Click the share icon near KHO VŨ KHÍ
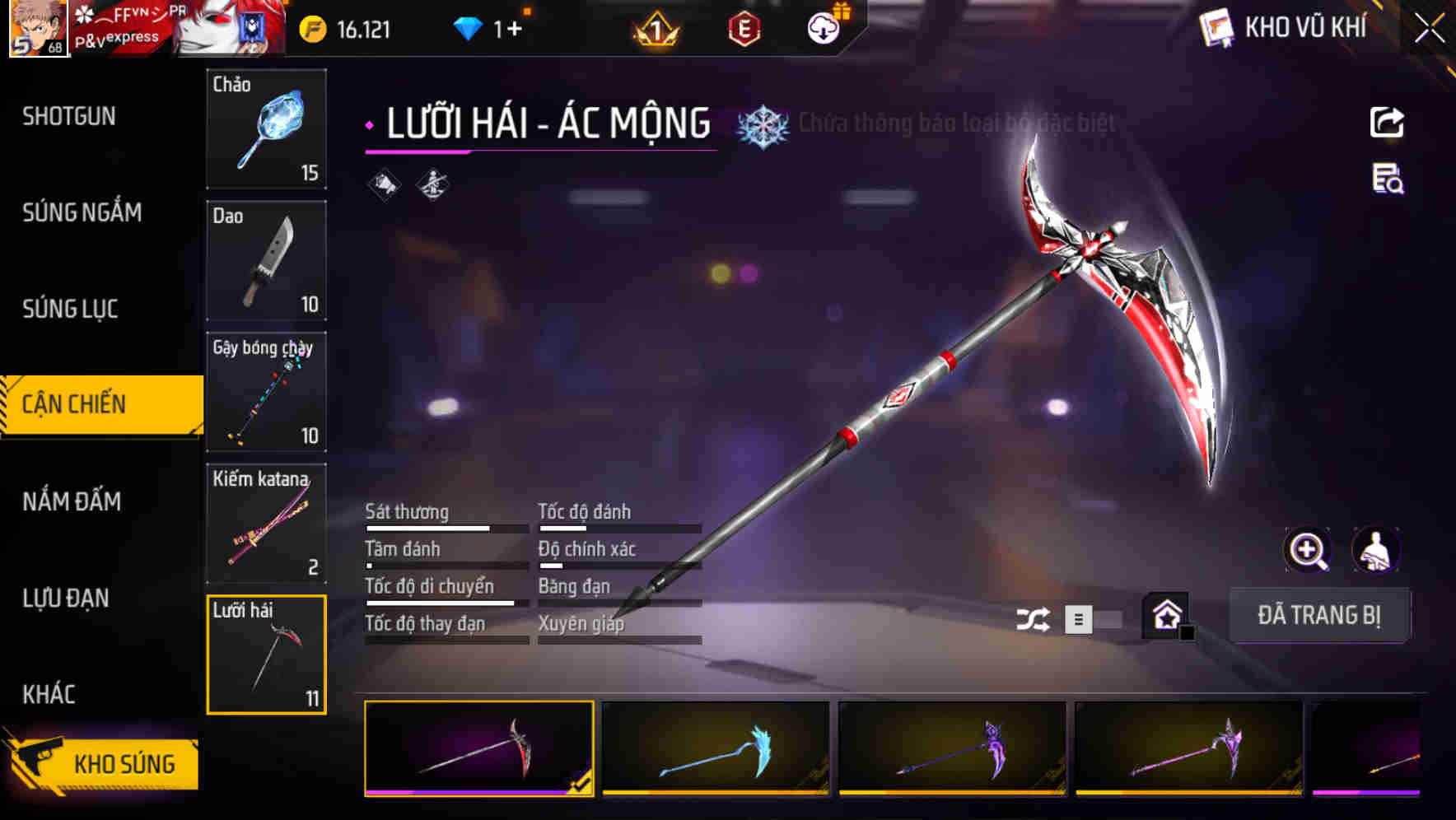Image resolution: width=1456 pixels, height=820 pixels. pos(1388,122)
